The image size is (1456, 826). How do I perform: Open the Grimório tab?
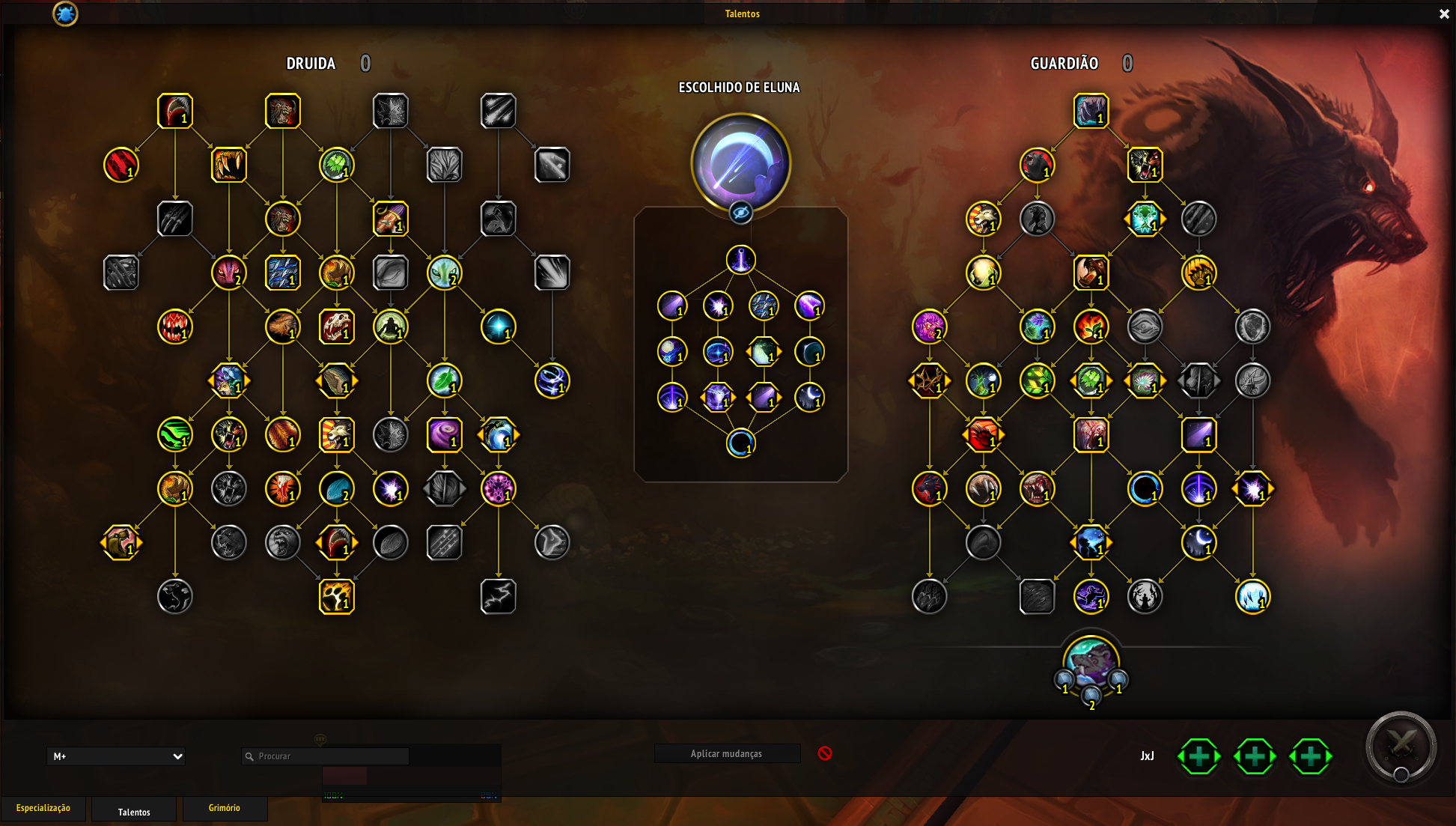coord(225,808)
